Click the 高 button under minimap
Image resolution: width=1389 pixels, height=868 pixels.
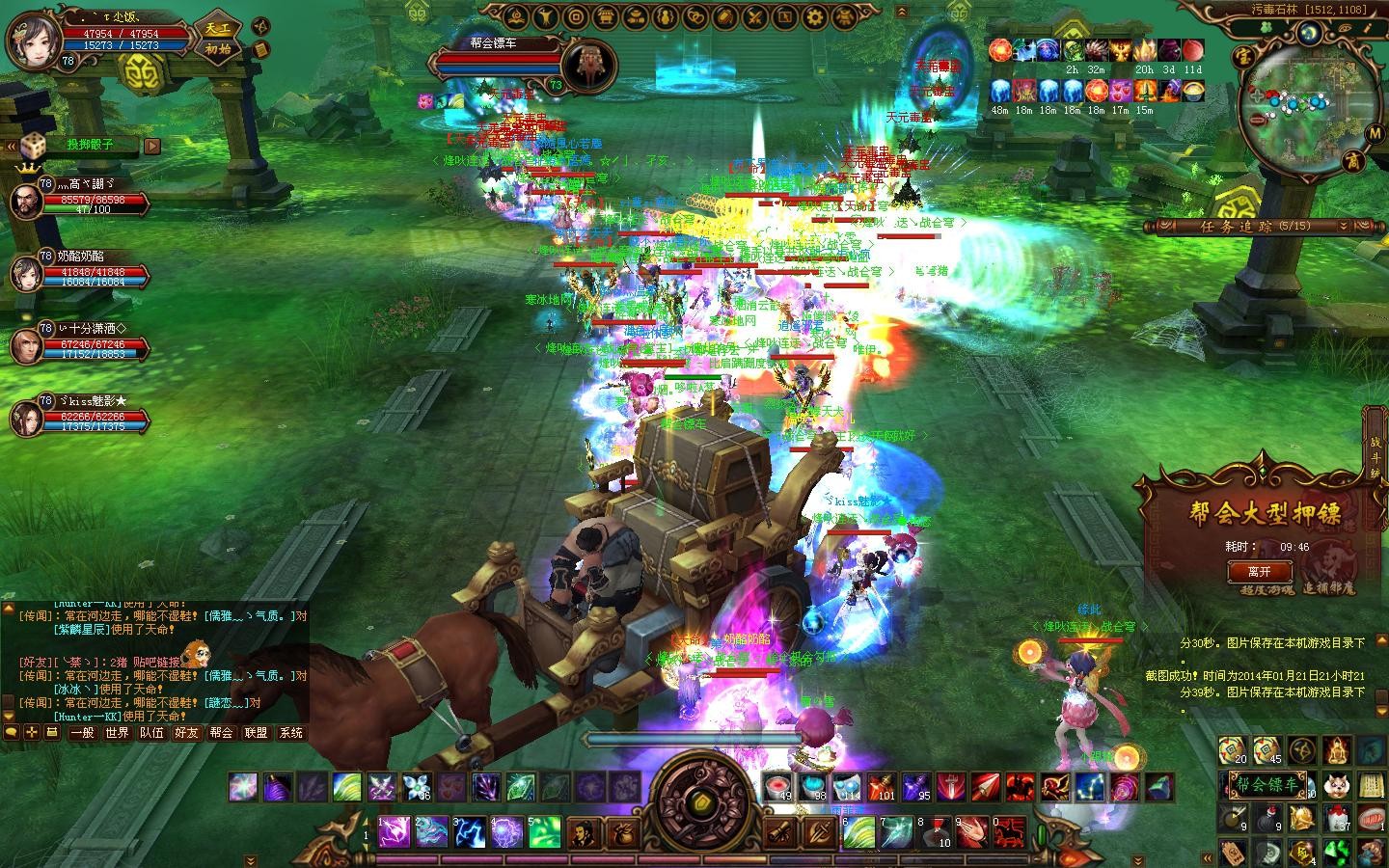1352,161
